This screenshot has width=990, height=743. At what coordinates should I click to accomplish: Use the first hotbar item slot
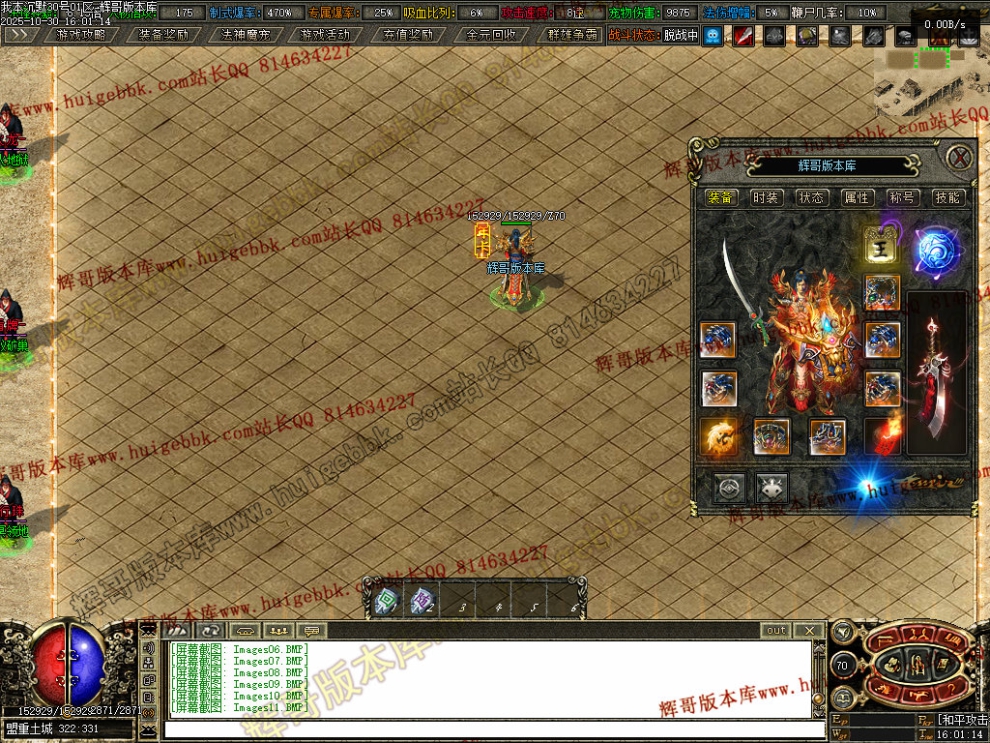(385, 600)
